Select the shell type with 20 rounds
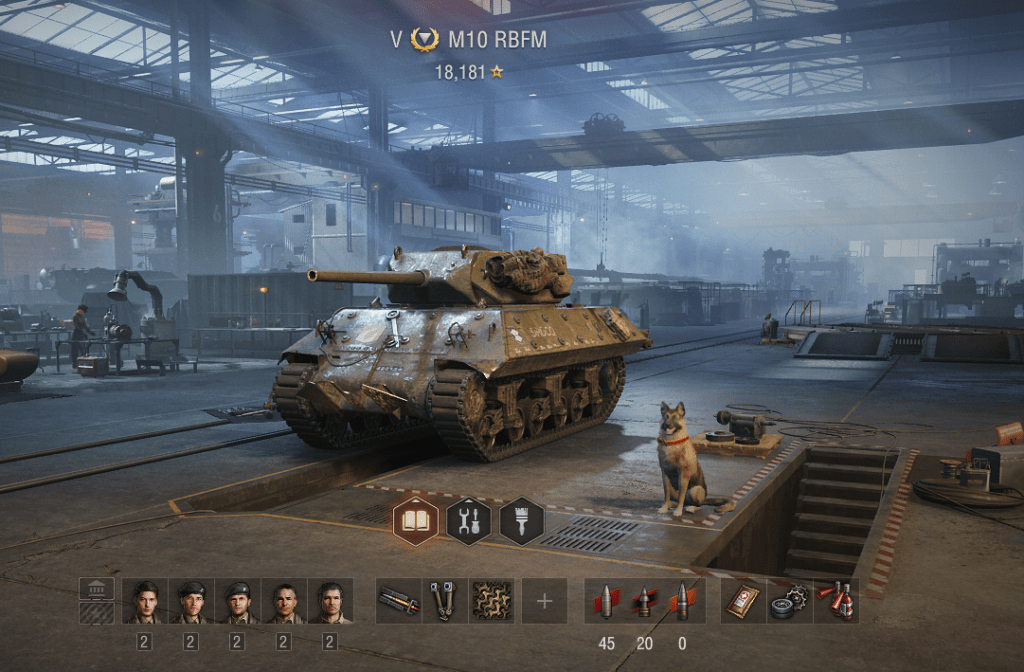The image size is (1024, 672). [645, 601]
